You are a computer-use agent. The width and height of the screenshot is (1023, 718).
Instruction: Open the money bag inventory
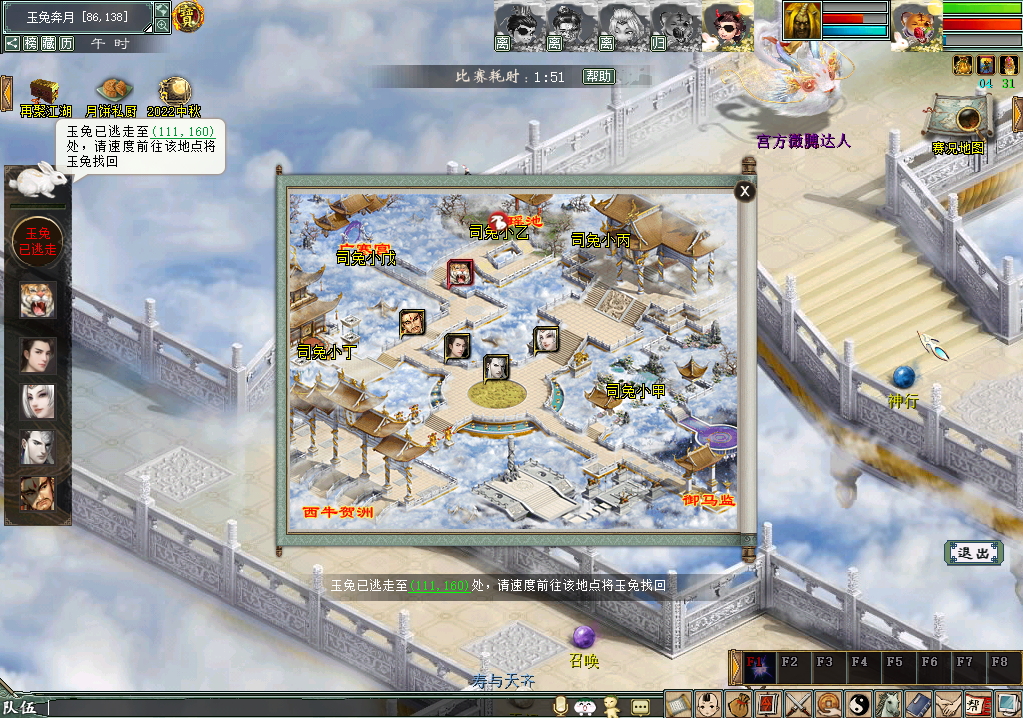pos(738,704)
